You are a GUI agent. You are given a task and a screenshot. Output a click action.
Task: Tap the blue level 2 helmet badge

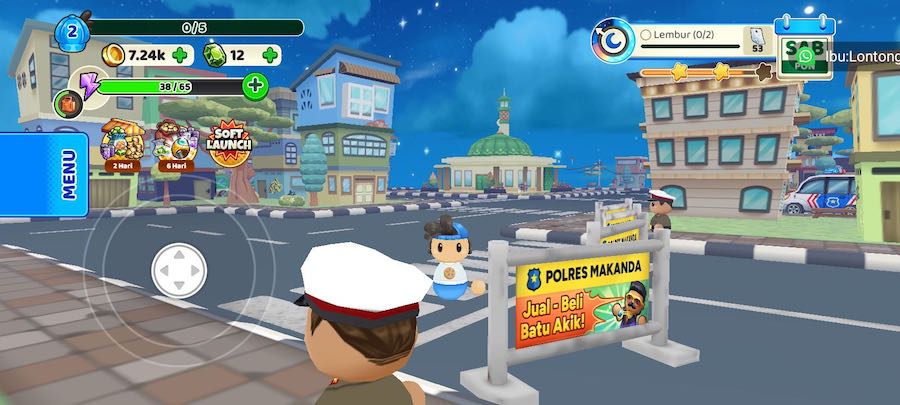click(x=72, y=32)
